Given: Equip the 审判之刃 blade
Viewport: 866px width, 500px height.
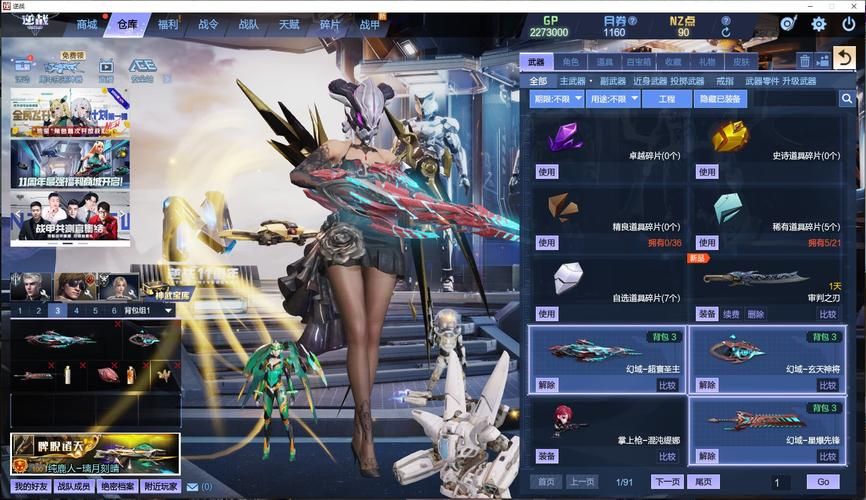Looking at the screenshot, I should coord(707,314).
